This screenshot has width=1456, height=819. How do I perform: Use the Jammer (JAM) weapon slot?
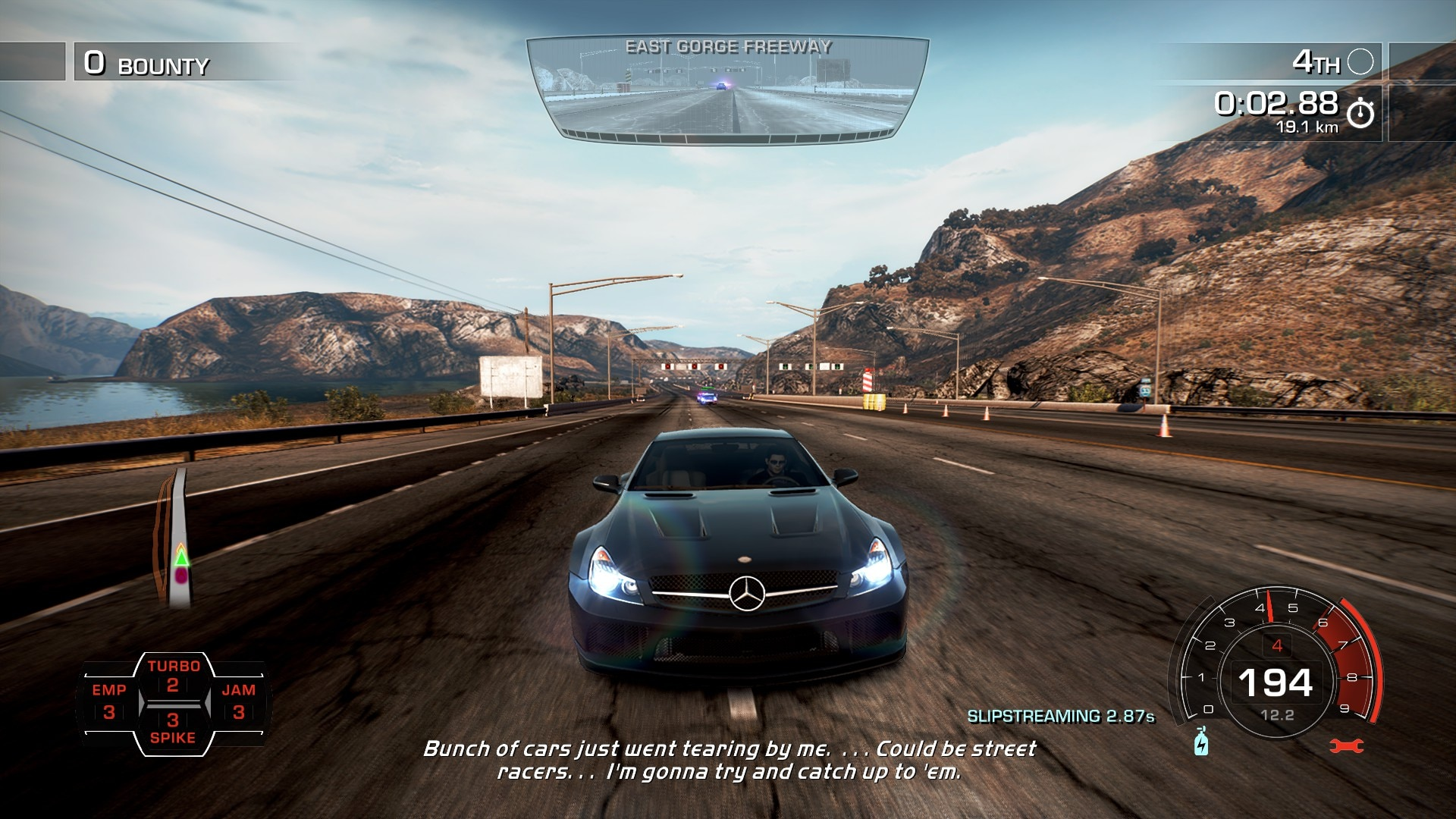pyautogui.click(x=238, y=701)
